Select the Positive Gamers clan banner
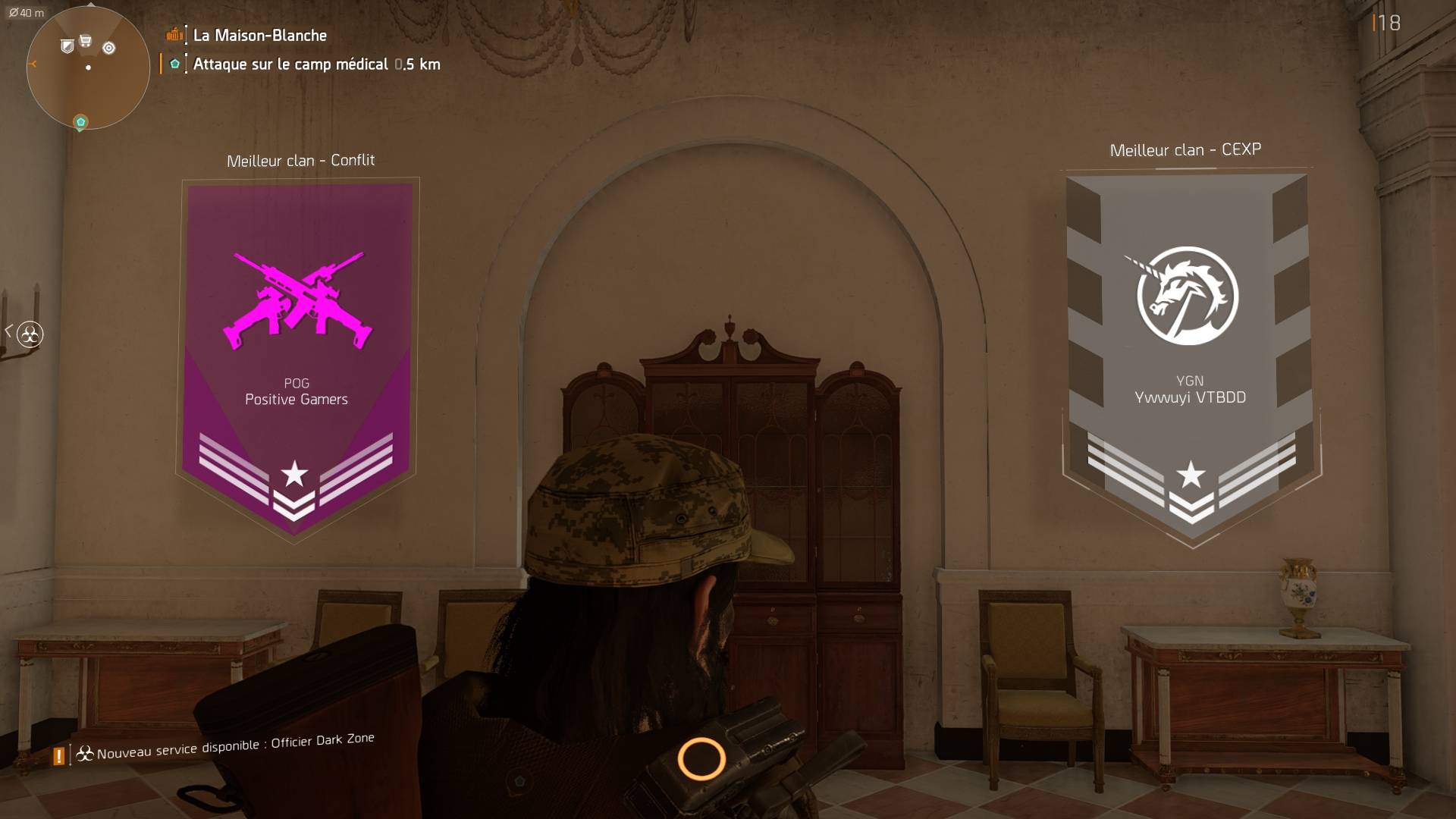 (x=297, y=356)
